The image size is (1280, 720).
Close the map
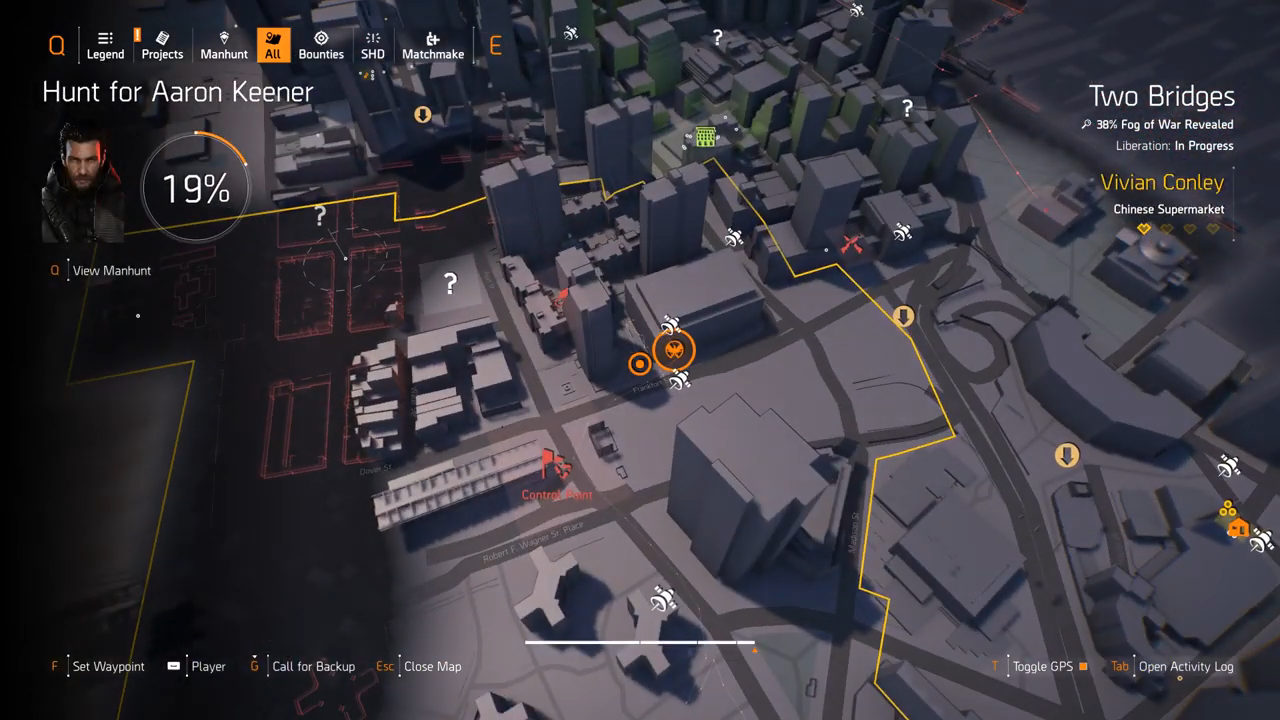[x=432, y=667]
